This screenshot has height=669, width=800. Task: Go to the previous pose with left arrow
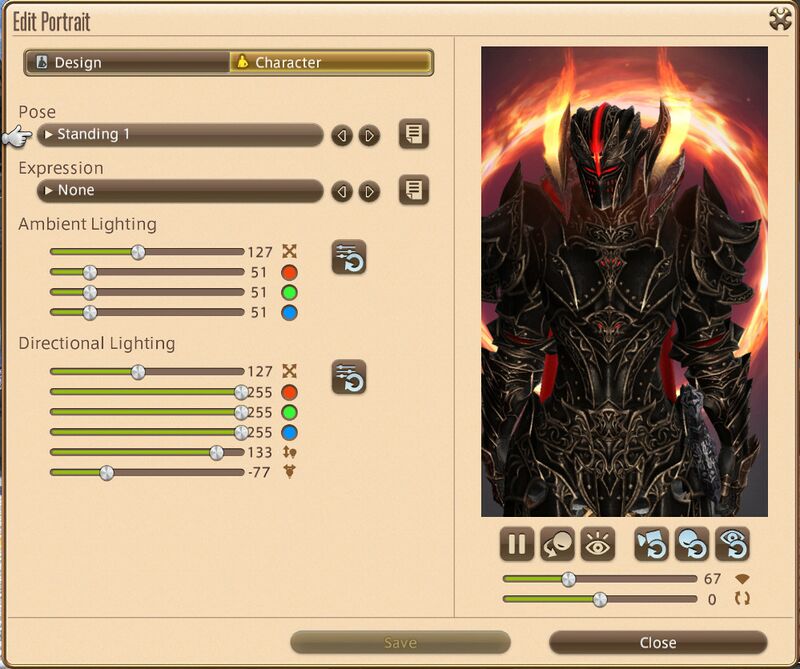tap(342, 135)
